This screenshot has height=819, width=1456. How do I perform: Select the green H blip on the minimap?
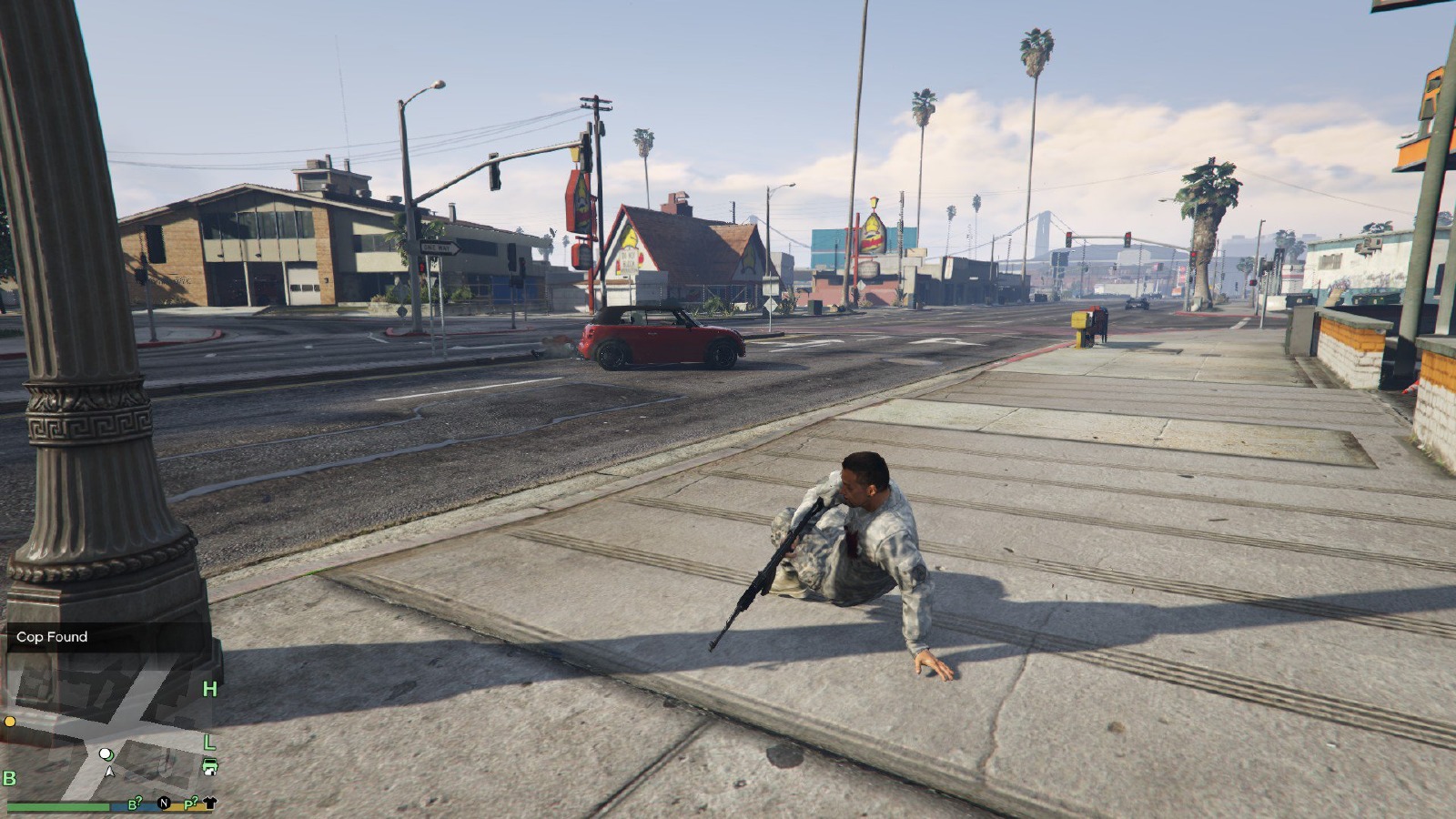click(x=209, y=689)
